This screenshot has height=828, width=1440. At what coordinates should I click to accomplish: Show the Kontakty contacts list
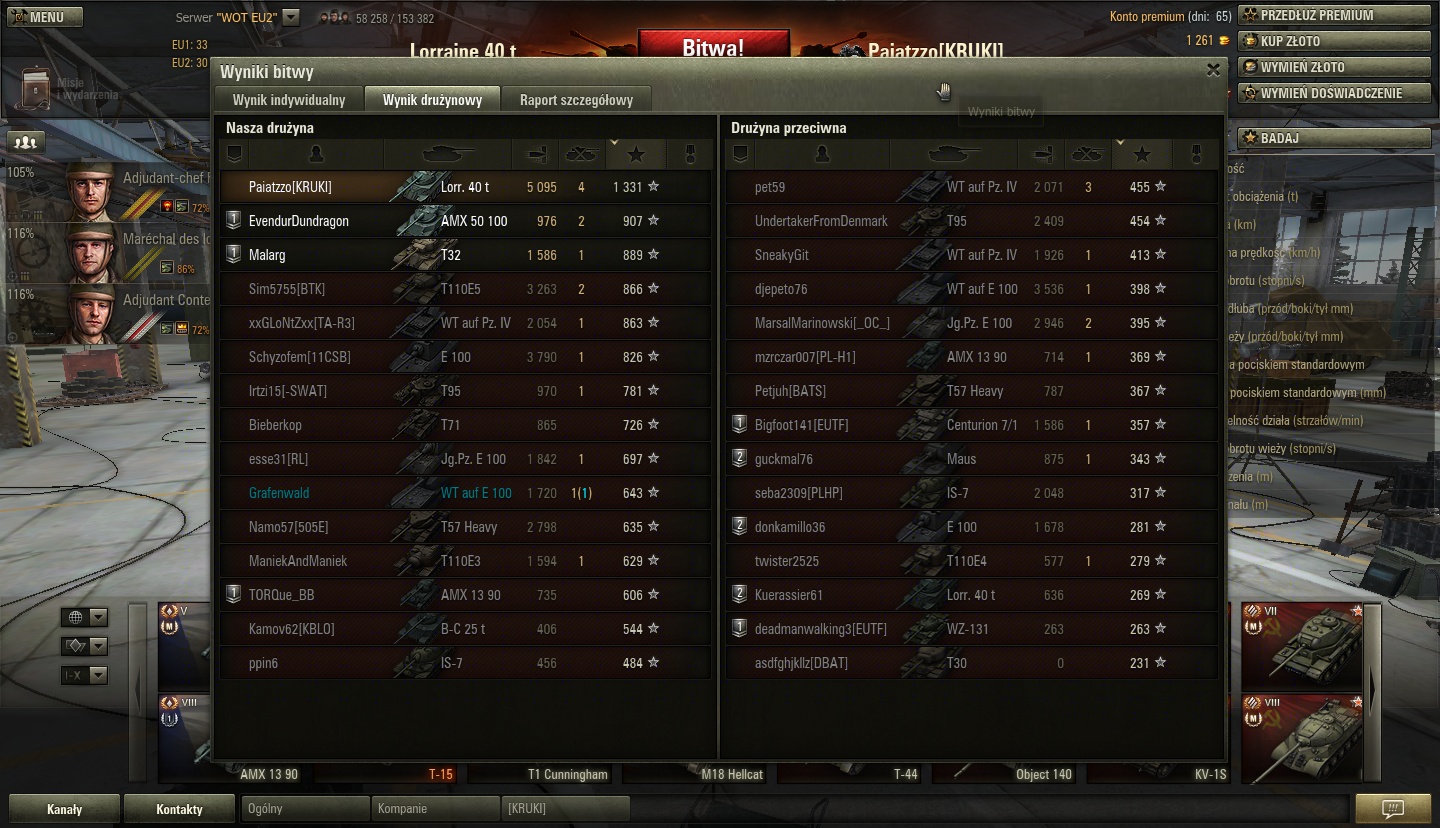(179, 809)
